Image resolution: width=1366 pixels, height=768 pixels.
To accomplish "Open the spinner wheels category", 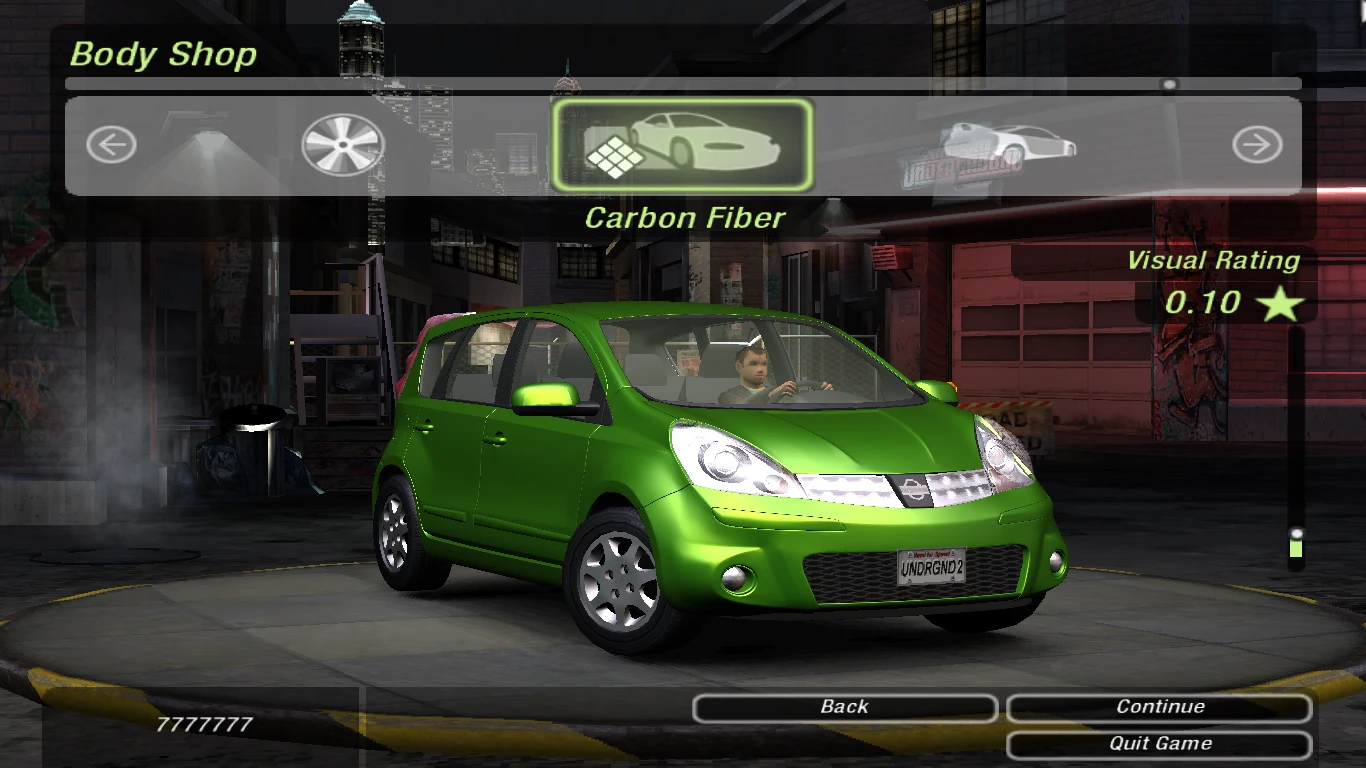I will pos(342,143).
